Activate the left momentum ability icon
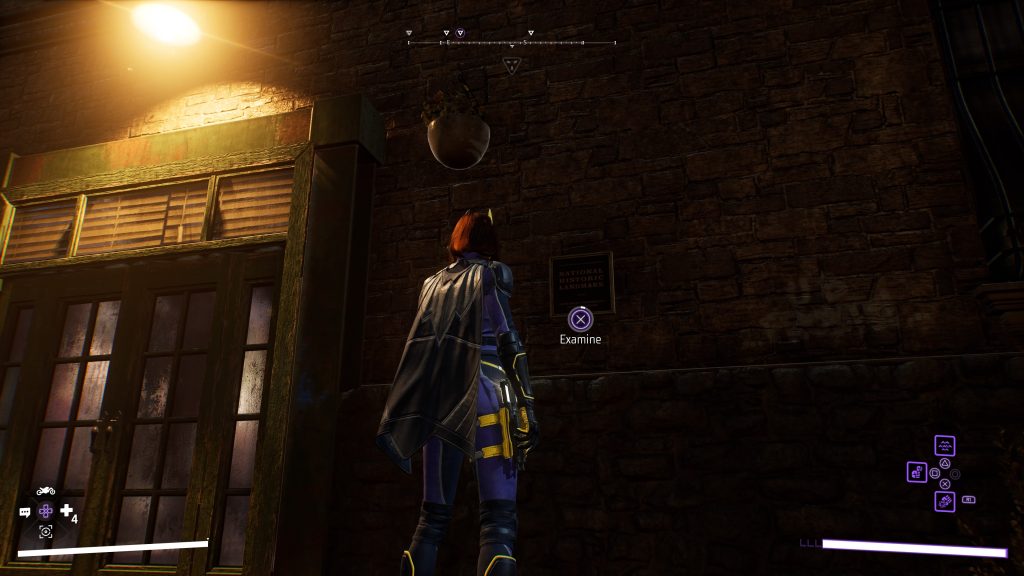Viewport: 1024px width, 576px height. 916,471
